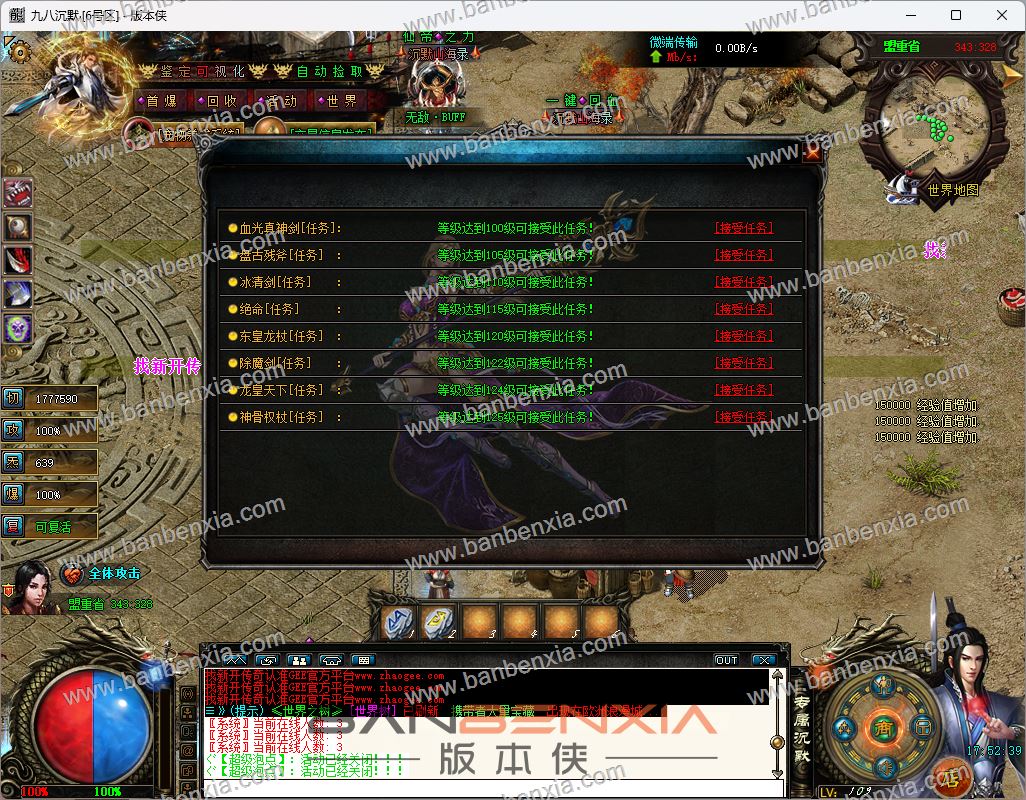Select the first blue rune hotbar slot
Viewport: 1026px width, 800px height.
[398, 622]
